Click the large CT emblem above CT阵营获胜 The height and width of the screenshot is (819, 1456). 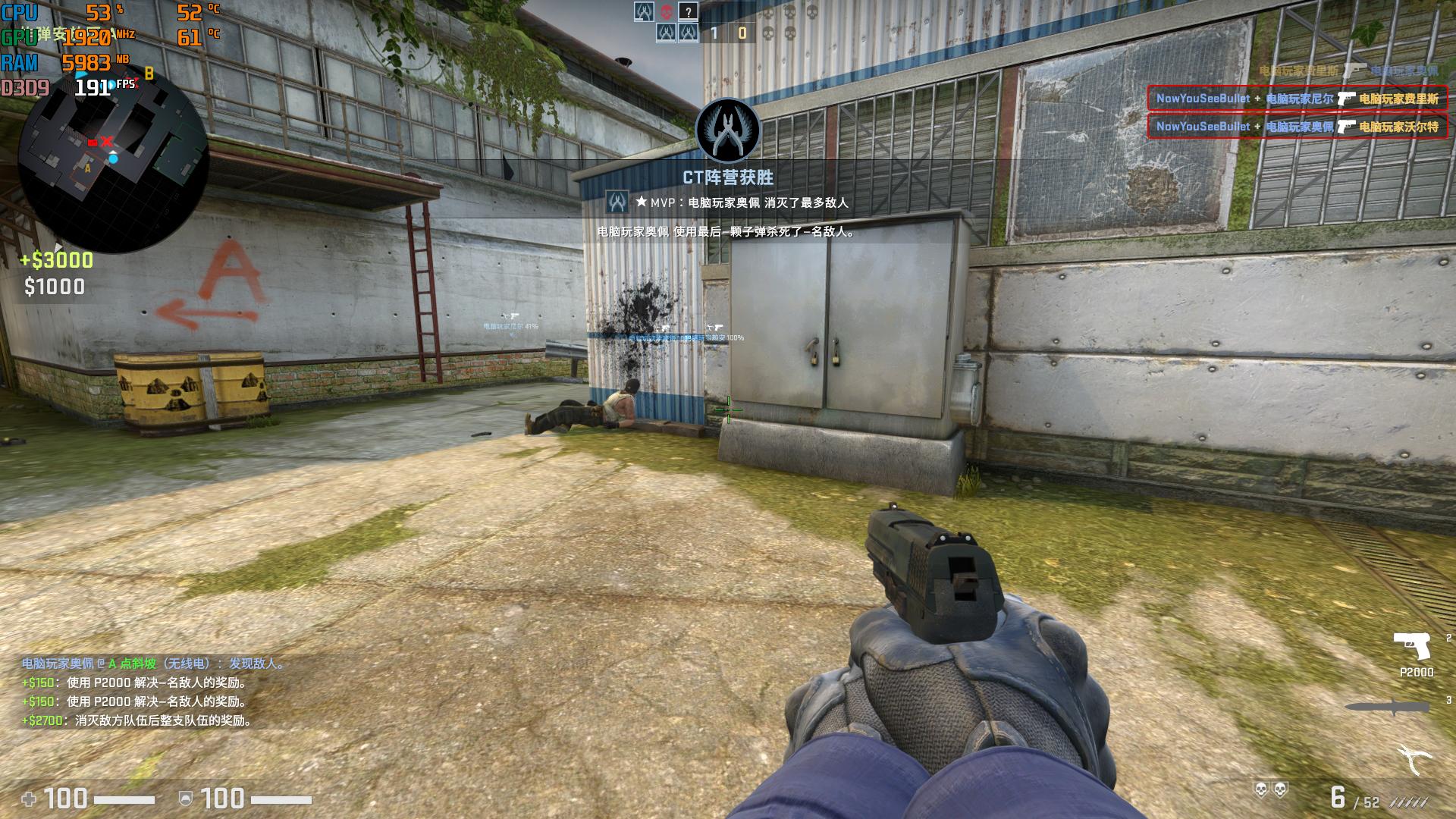[728, 130]
